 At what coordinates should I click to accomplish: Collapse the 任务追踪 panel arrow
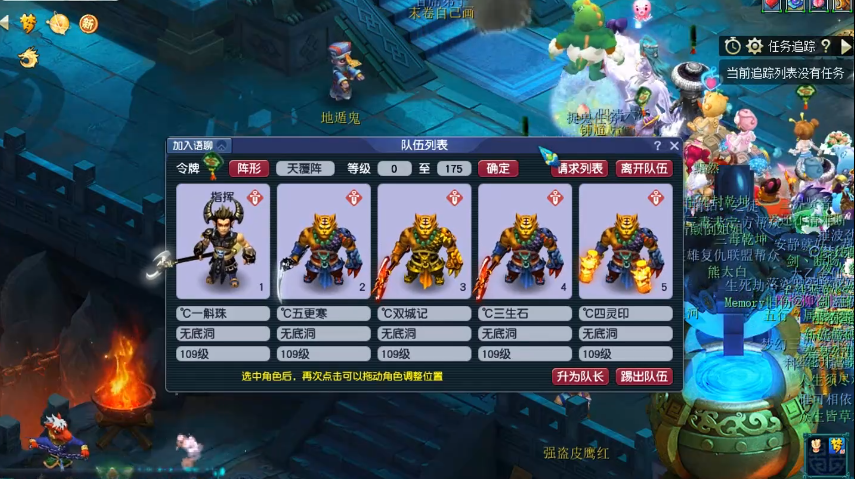tap(846, 46)
